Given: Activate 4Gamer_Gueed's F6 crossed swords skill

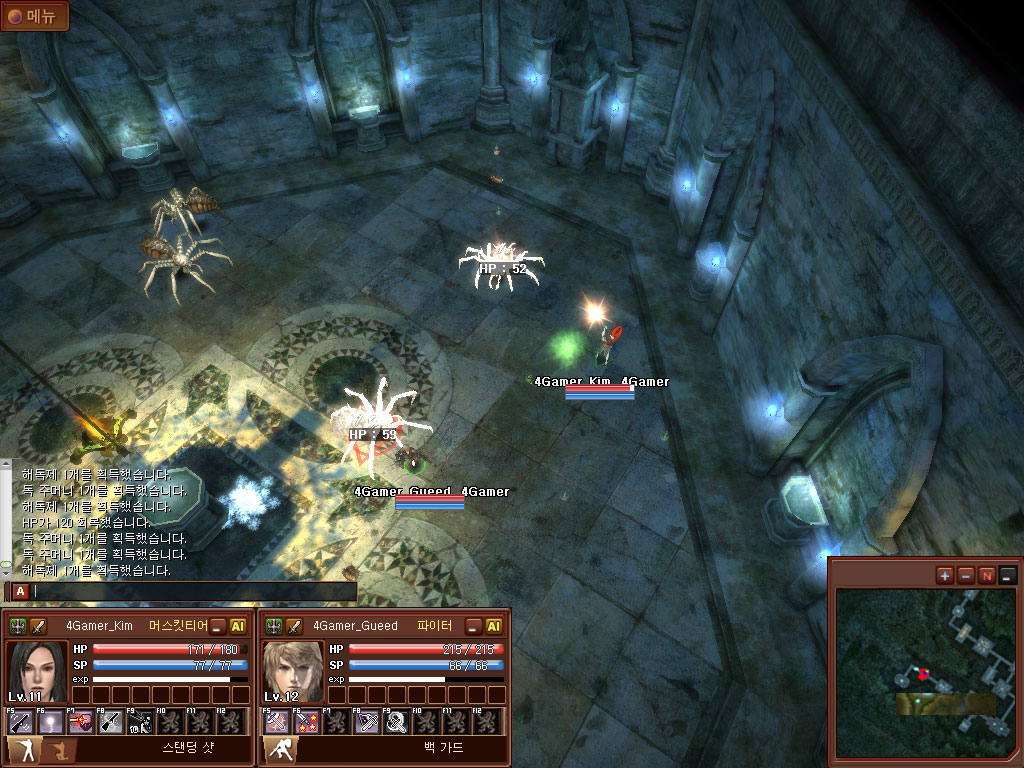Looking at the screenshot, I should point(306,721).
